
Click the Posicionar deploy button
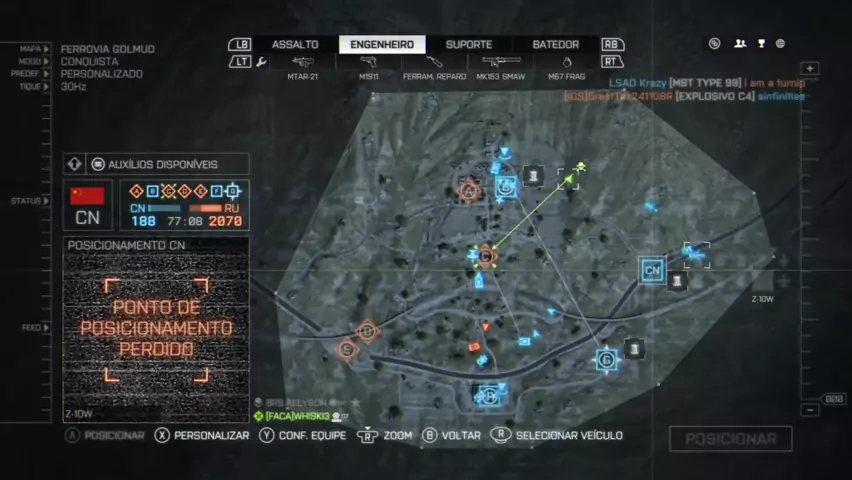tap(730, 439)
